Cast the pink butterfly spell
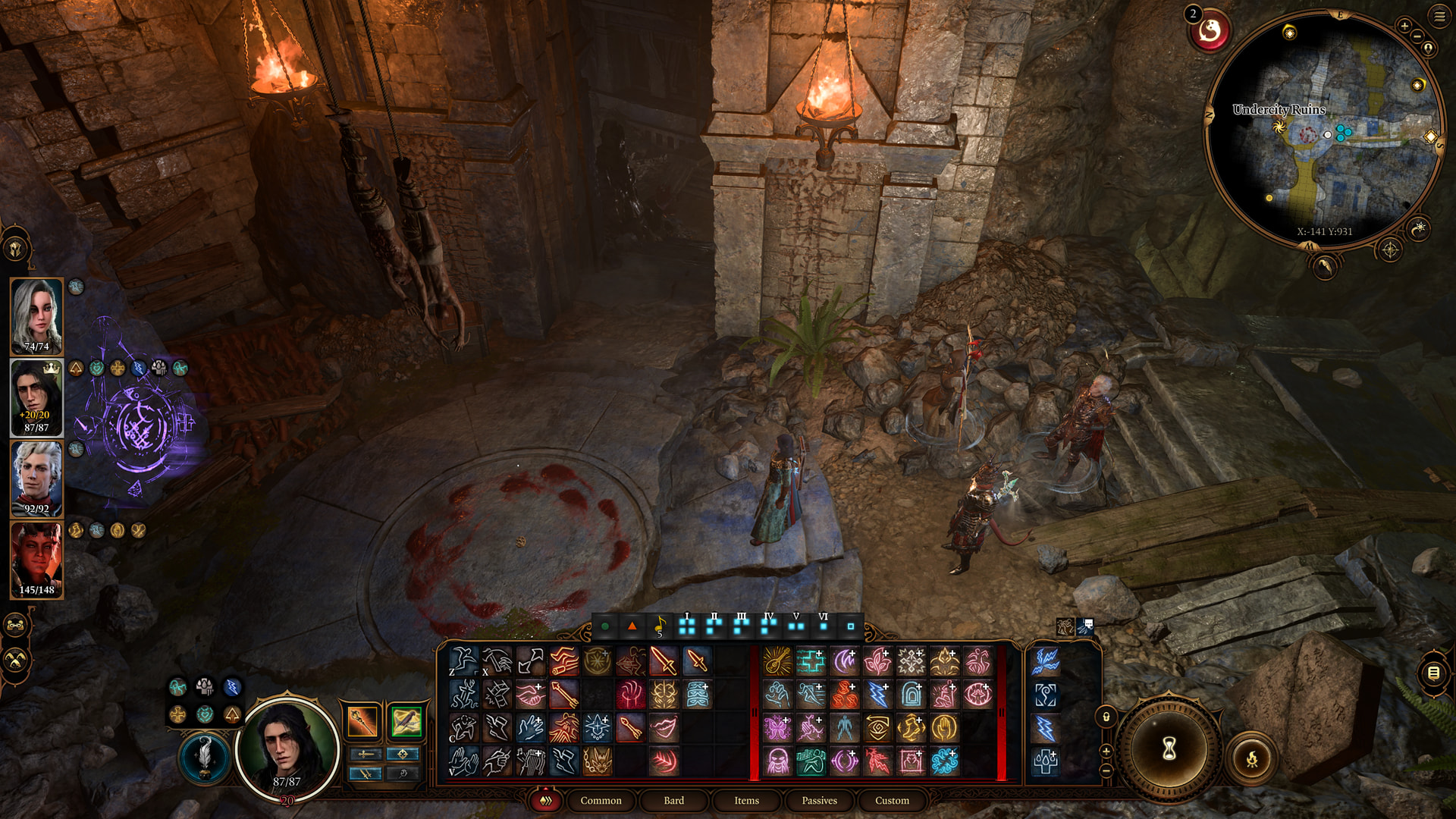This screenshot has width=1456, height=819. click(777, 728)
